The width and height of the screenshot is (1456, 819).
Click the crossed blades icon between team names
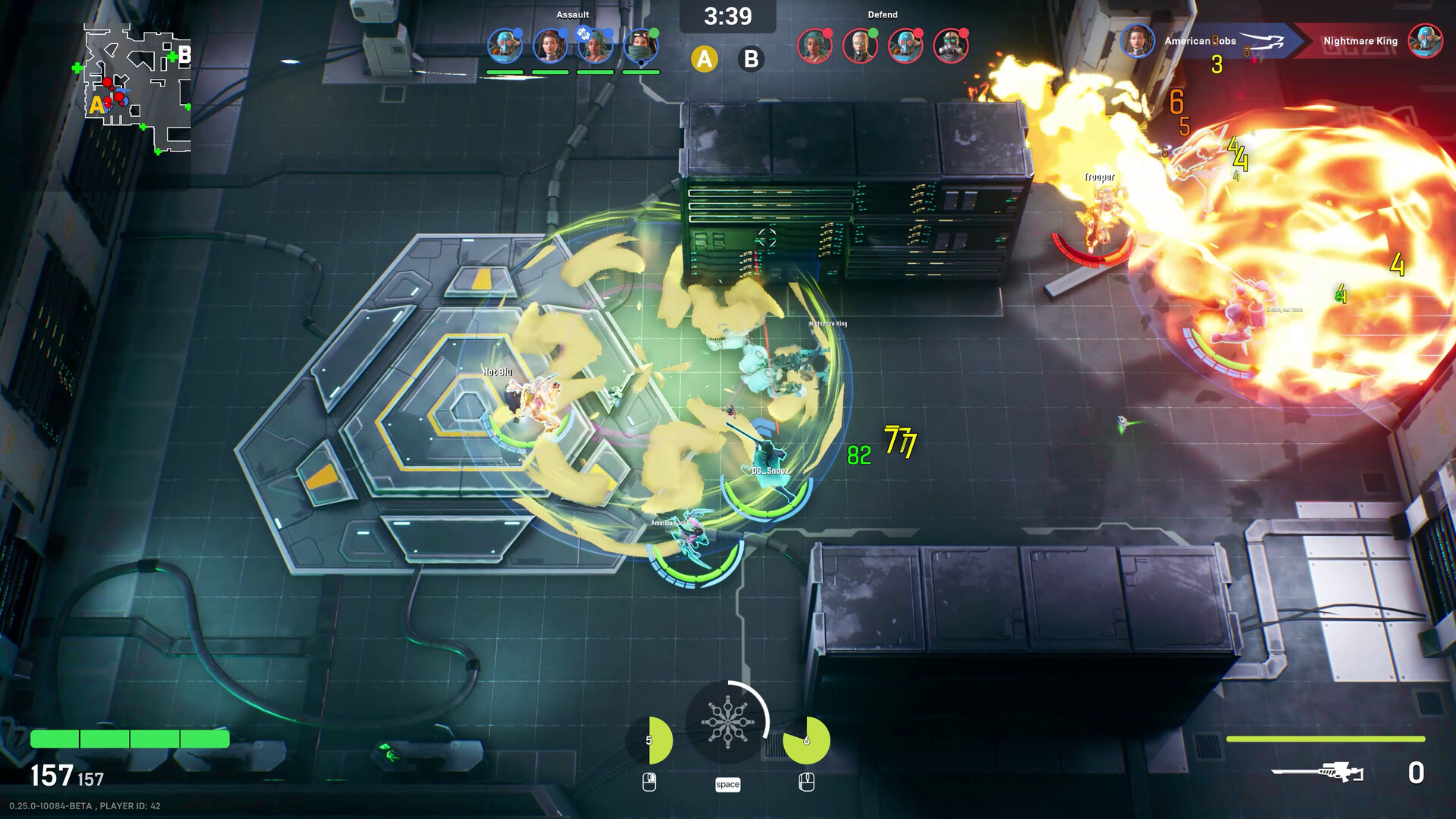1262,42
